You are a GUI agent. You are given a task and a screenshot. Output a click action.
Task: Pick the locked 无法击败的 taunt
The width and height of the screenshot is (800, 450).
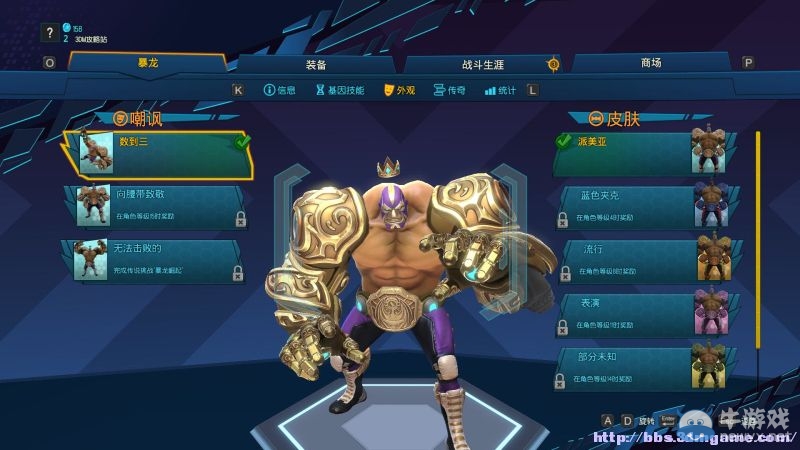pyautogui.click(x=160, y=259)
